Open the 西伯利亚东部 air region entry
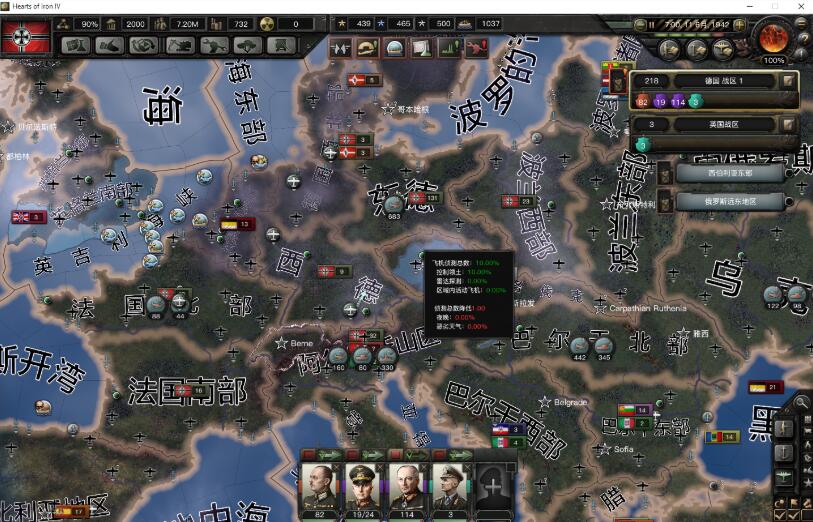This screenshot has width=813, height=522. point(729,172)
